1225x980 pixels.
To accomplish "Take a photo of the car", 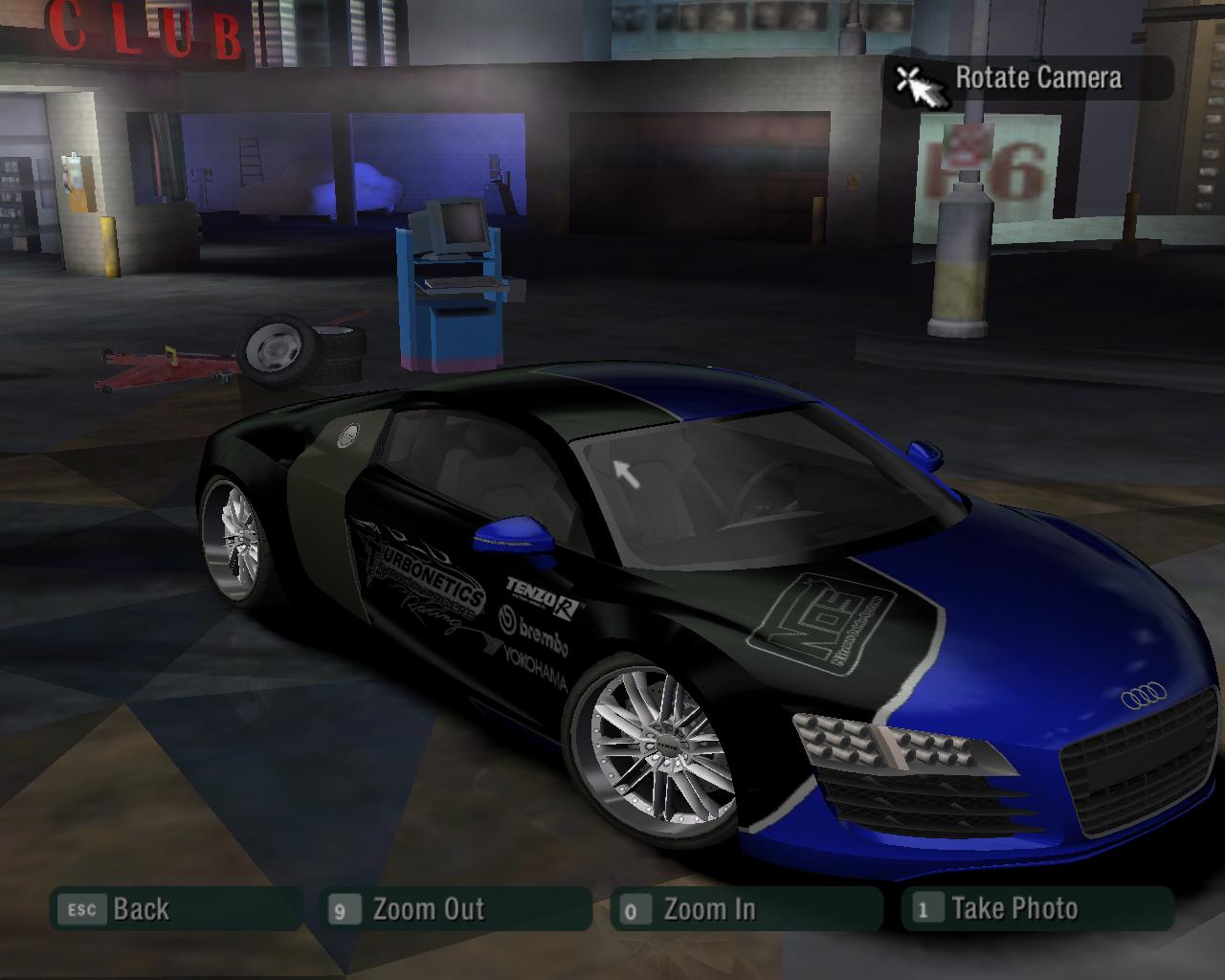I will click(1036, 909).
